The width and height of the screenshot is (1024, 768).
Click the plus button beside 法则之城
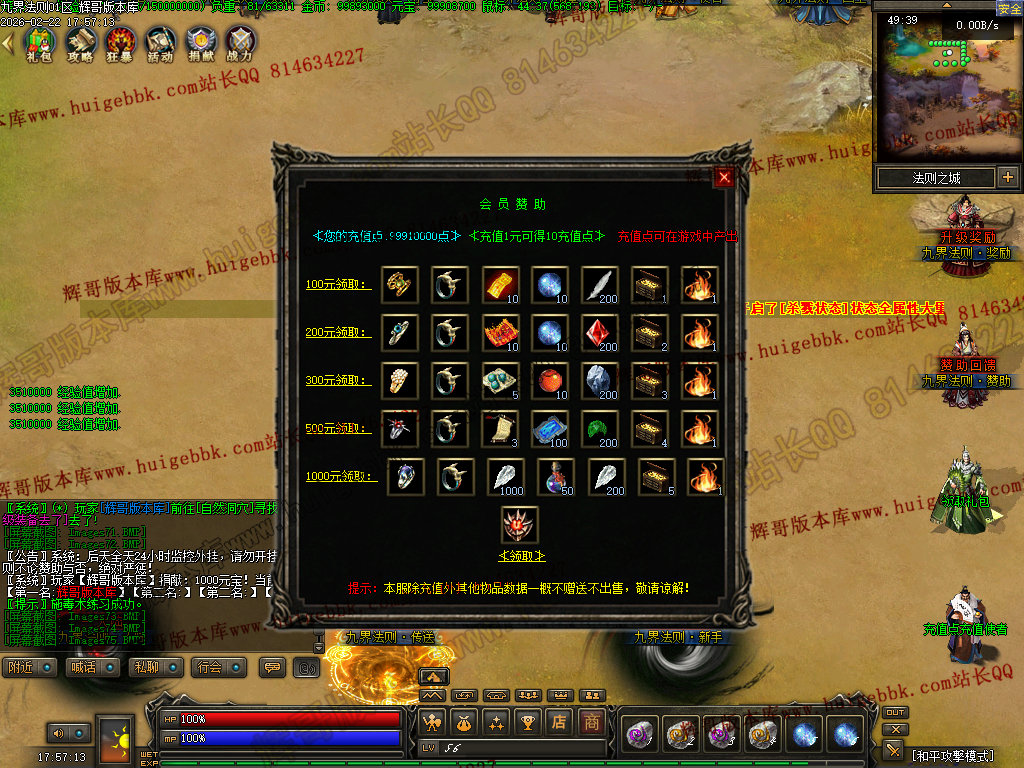click(x=1007, y=178)
